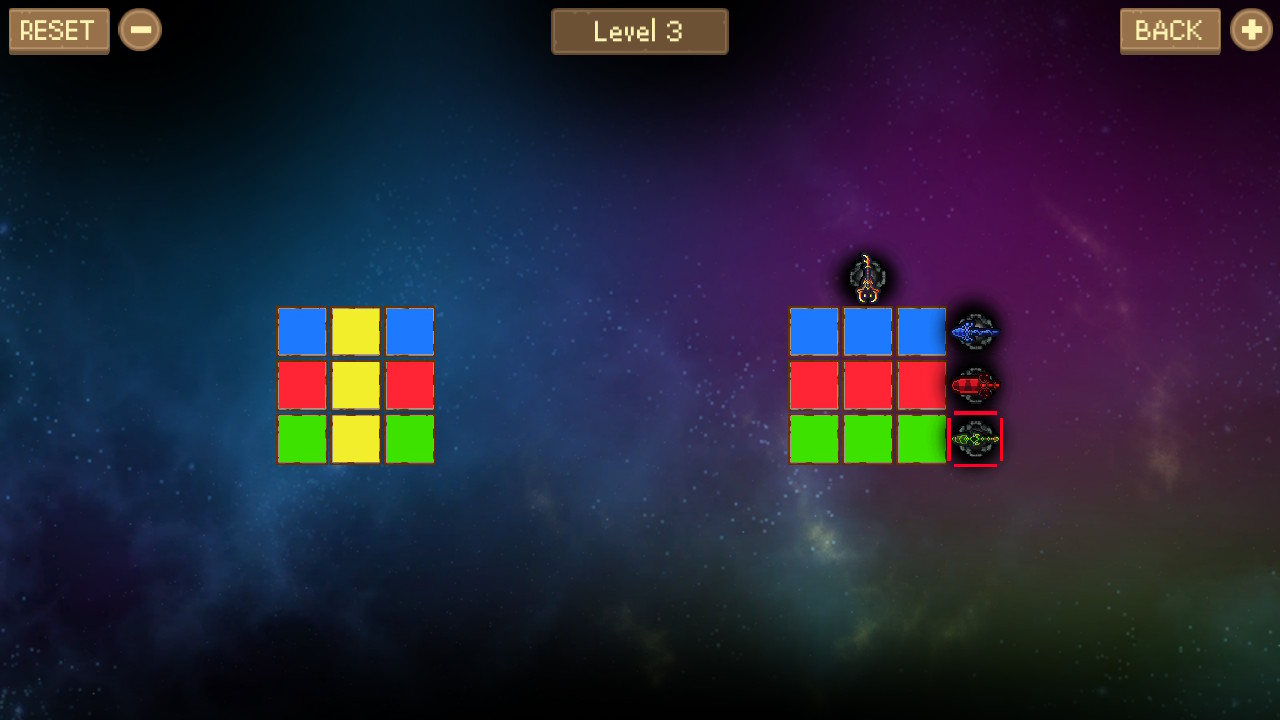Click the center red tile of the right grid
1280x720 pixels.
pos(866,384)
